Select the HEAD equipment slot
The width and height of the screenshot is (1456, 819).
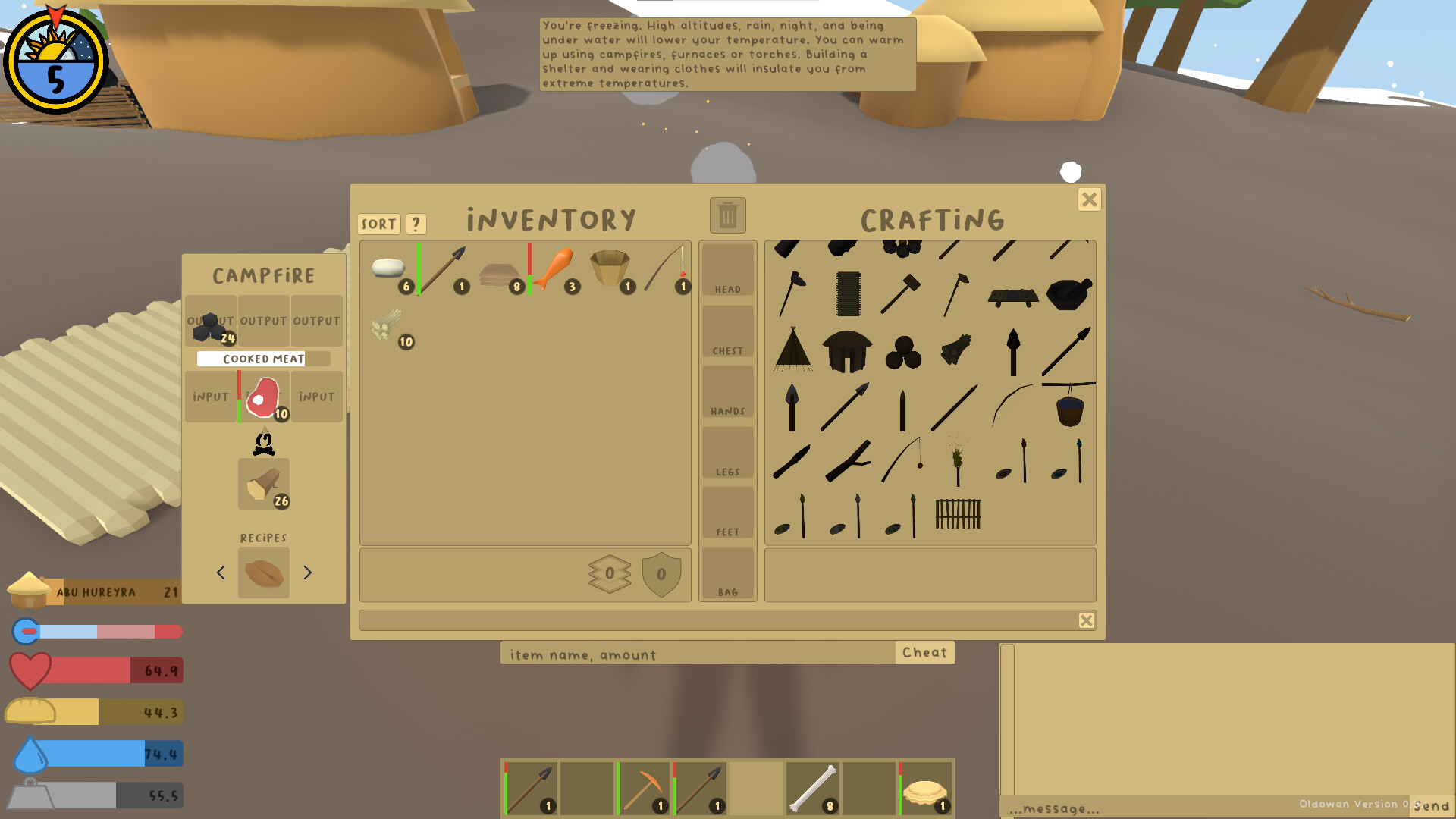pyautogui.click(x=726, y=269)
